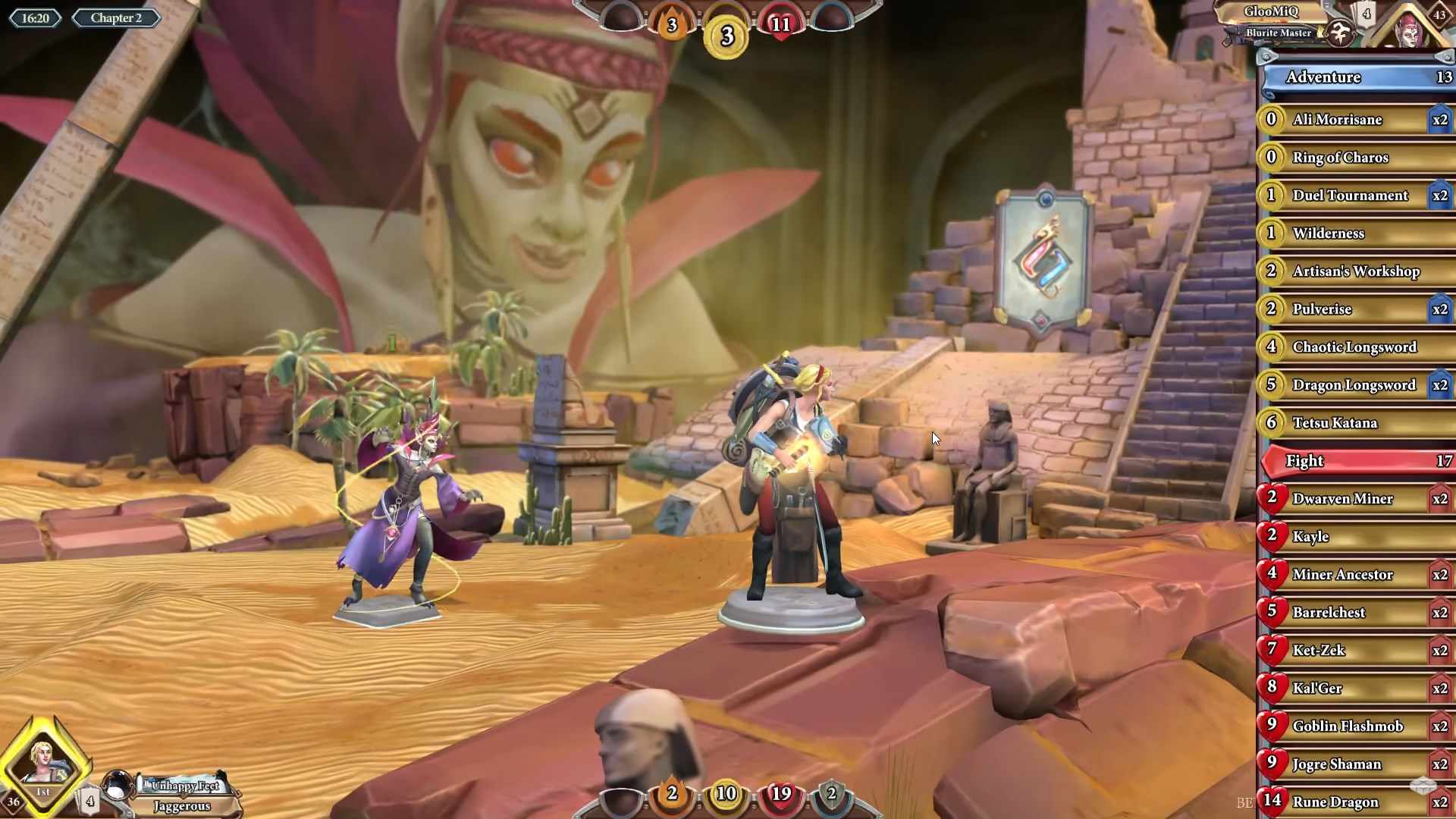Select the Rune Dragon card row
The height and width of the screenshot is (819, 1456).
(x=1354, y=802)
